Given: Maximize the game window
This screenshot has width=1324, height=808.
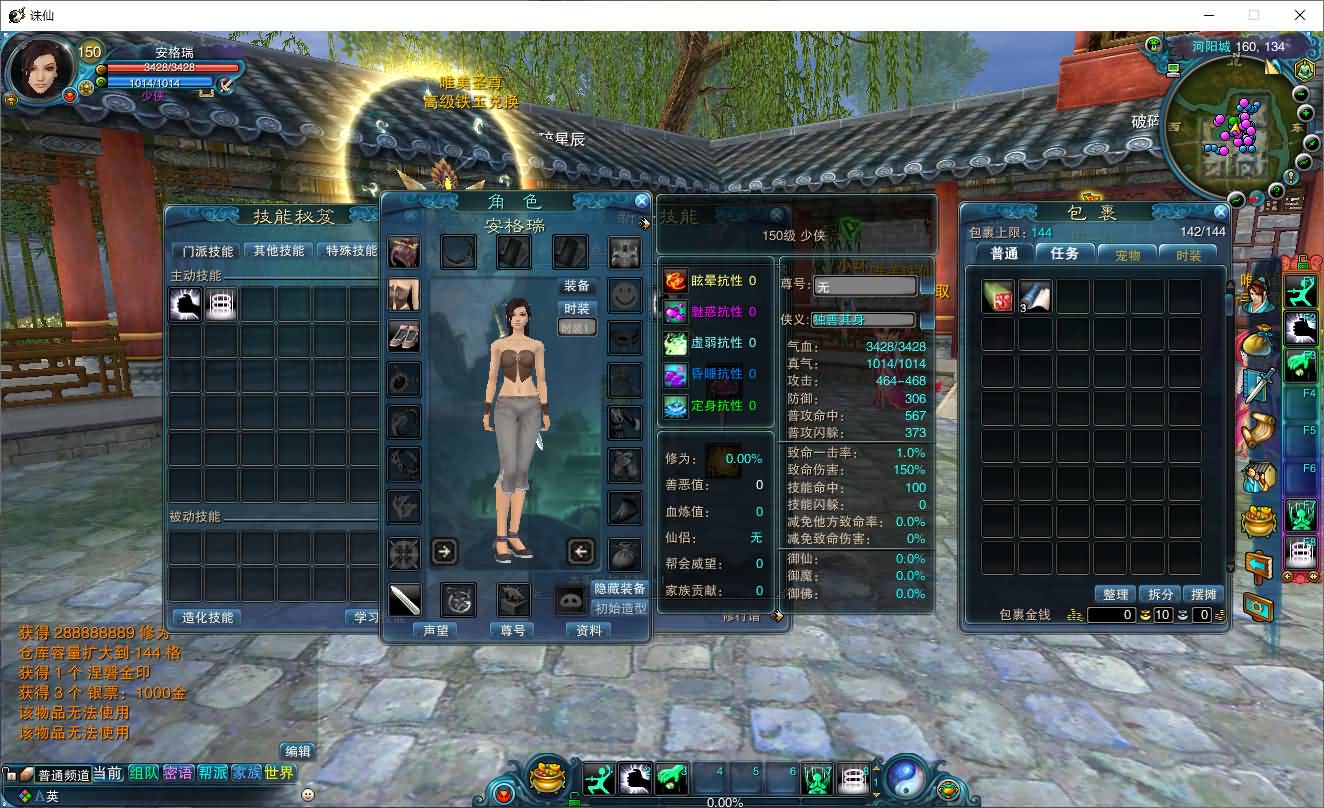Looking at the screenshot, I should click(x=1253, y=15).
